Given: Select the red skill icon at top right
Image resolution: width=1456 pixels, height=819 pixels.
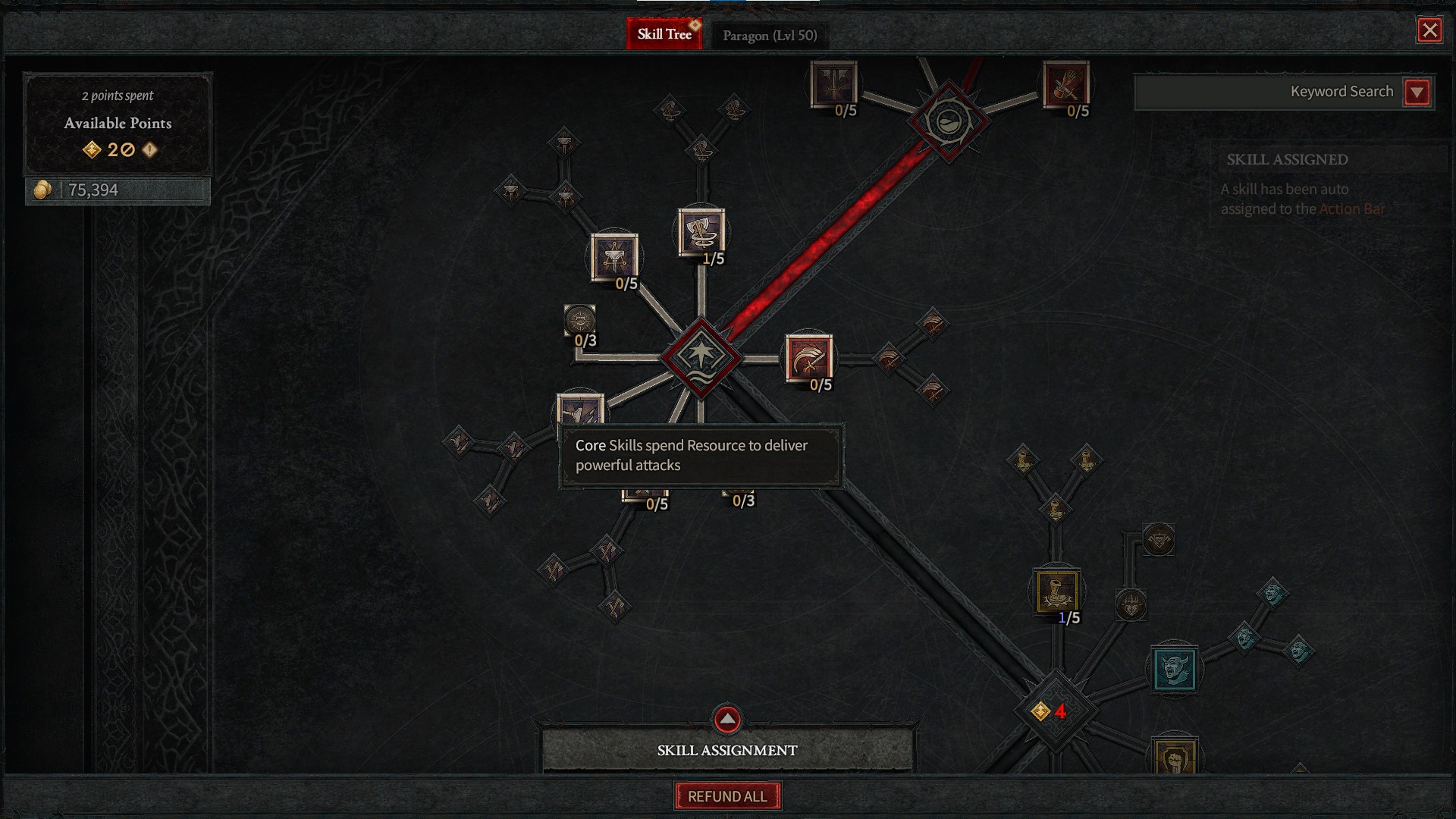Looking at the screenshot, I should tap(1065, 84).
